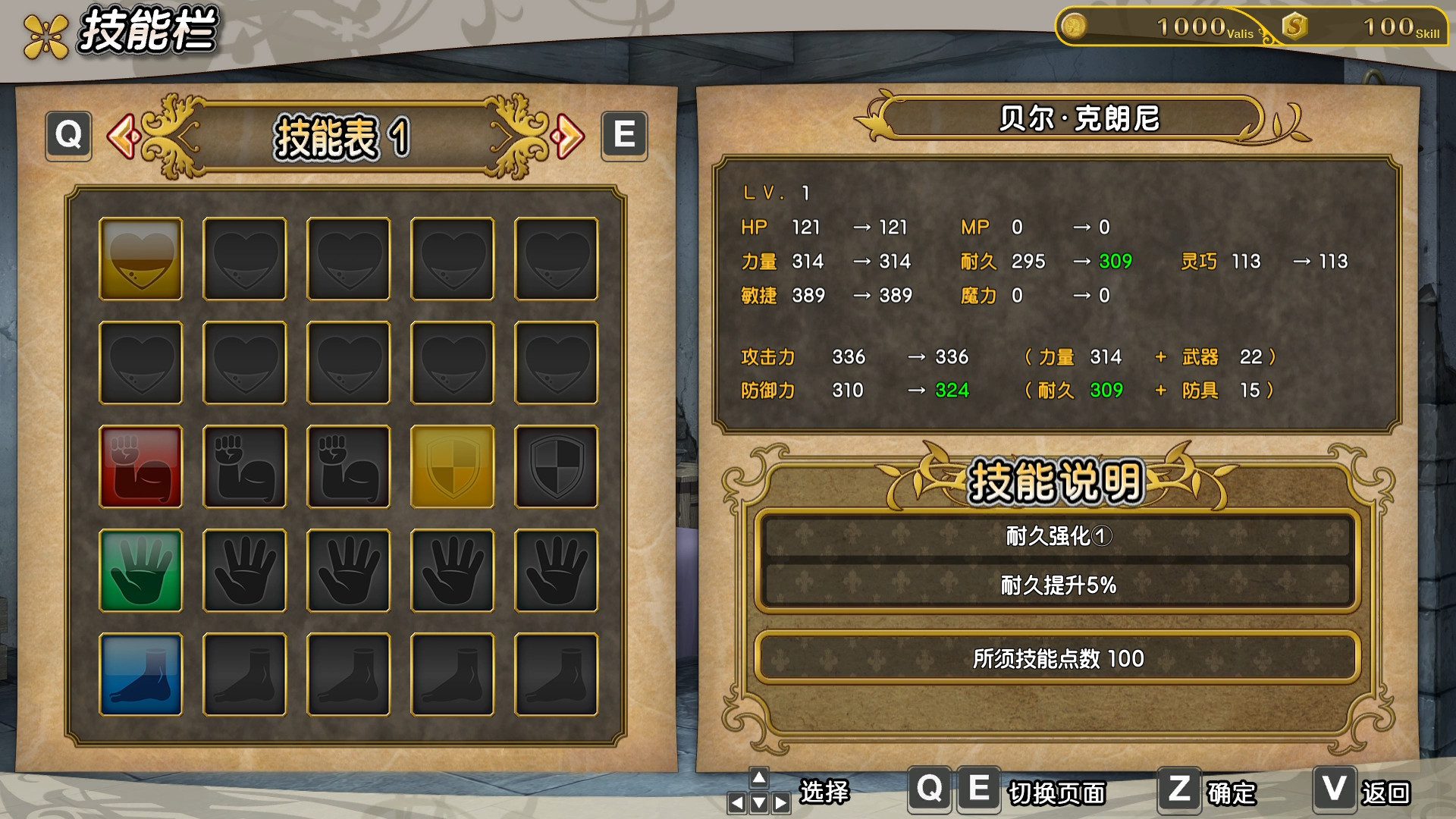
Task: Click the last heart icon in the top row
Action: click(x=555, y=257)
